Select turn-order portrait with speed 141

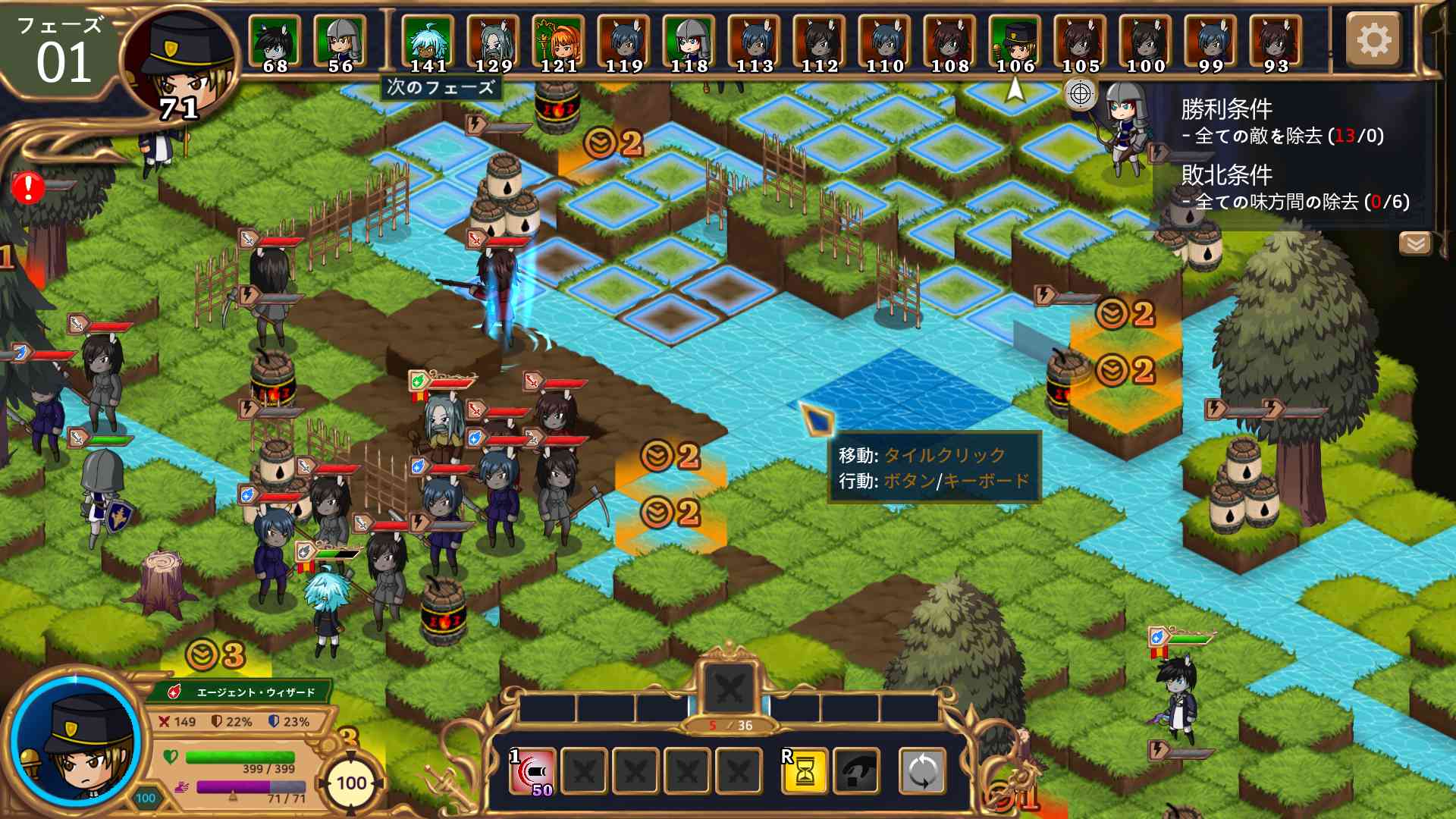[x=428, y=42]
